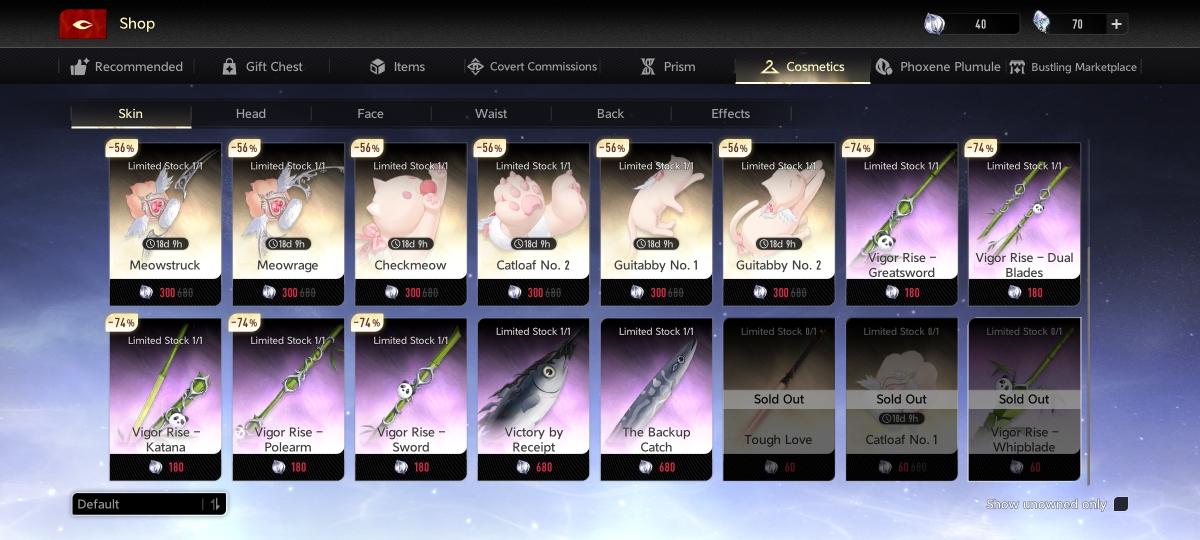This screenshot has width=1200, height=540.
Task: Show the Face cosmetics category
Action: click(370, 114)
